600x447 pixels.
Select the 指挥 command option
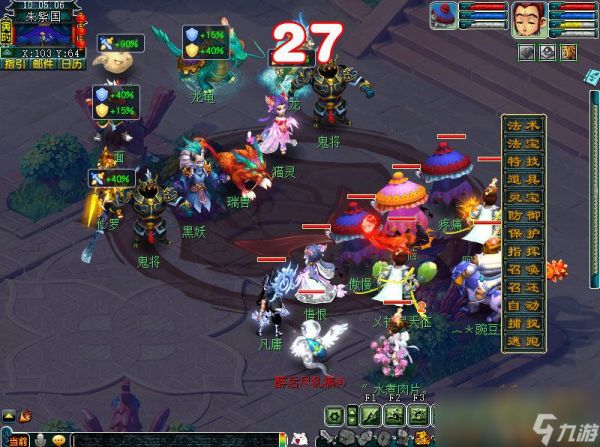tap(524, 251)
